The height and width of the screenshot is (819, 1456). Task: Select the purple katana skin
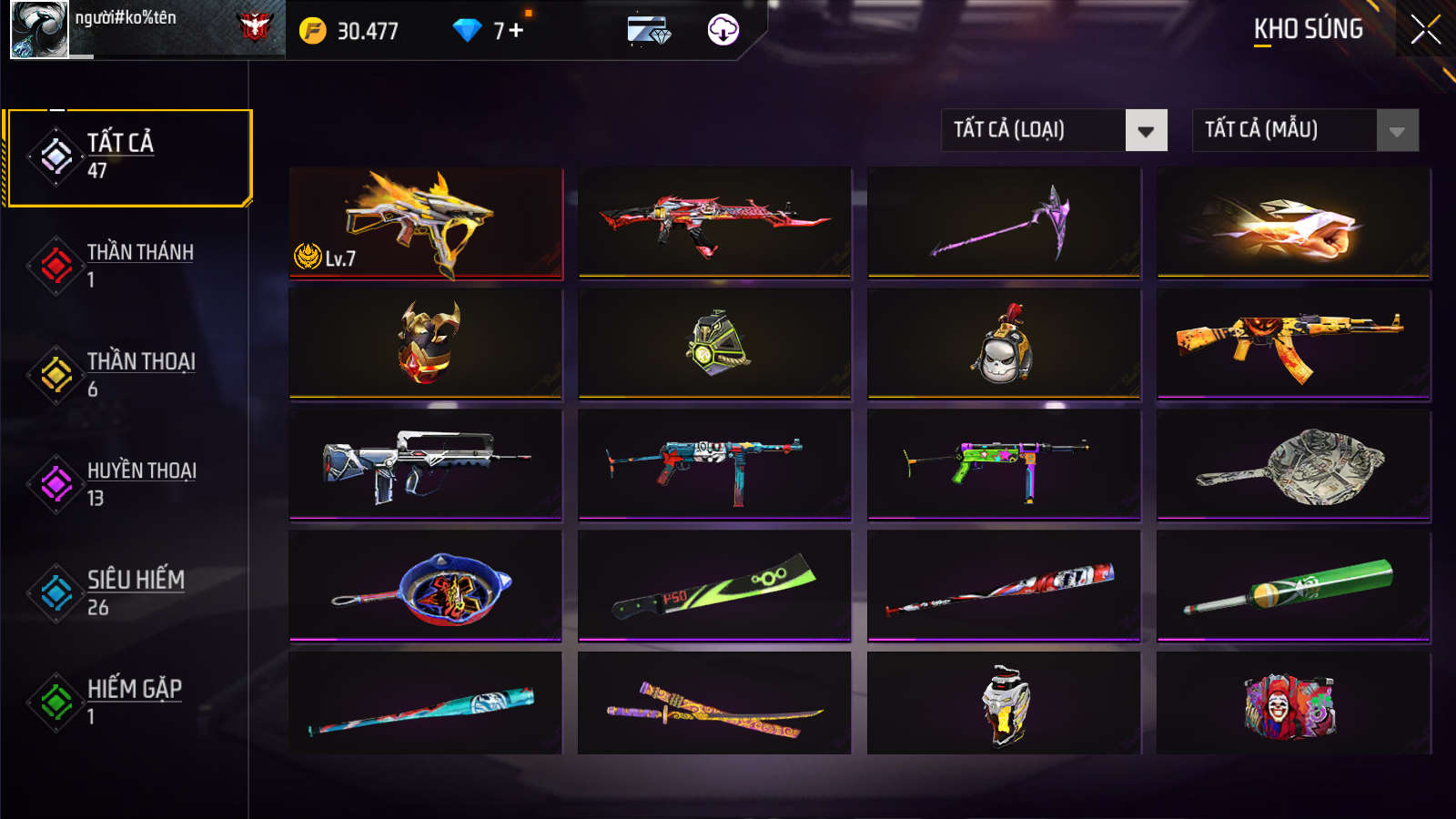[x=714, y=704]
